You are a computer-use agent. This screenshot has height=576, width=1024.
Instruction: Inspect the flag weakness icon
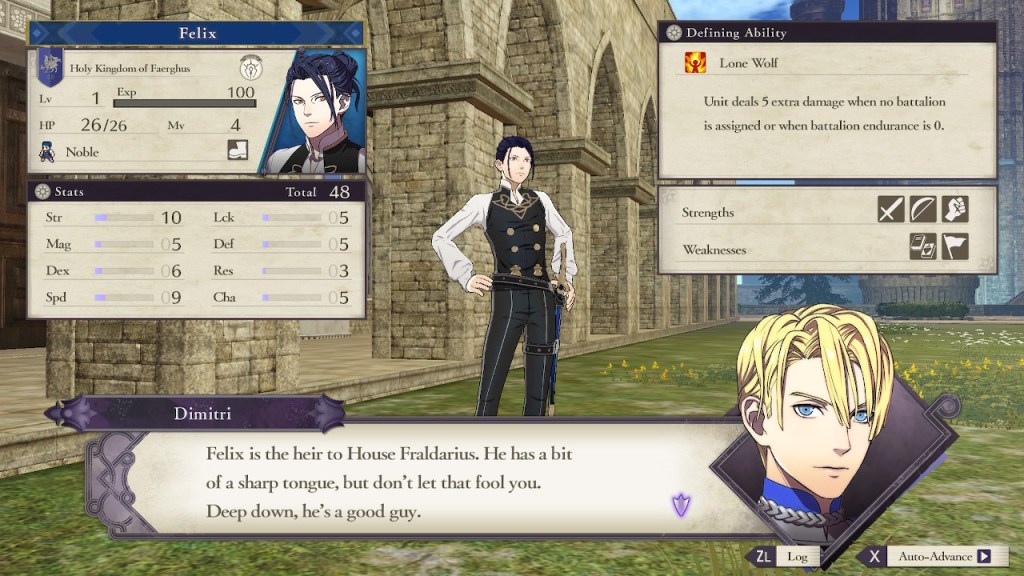tap(955, 246)
